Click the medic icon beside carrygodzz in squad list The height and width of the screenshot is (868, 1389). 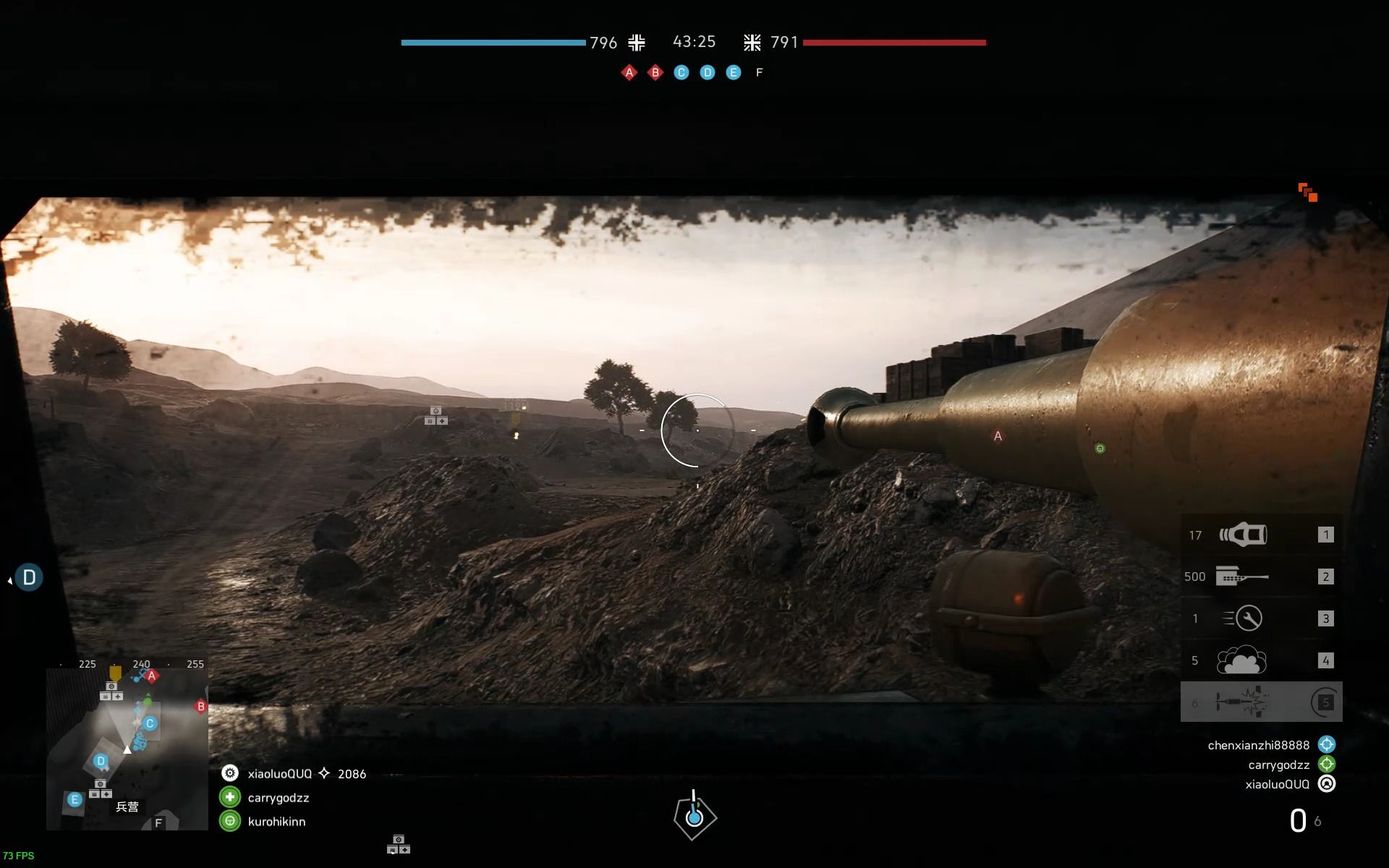pyautogui.click(x=230, y=798)
